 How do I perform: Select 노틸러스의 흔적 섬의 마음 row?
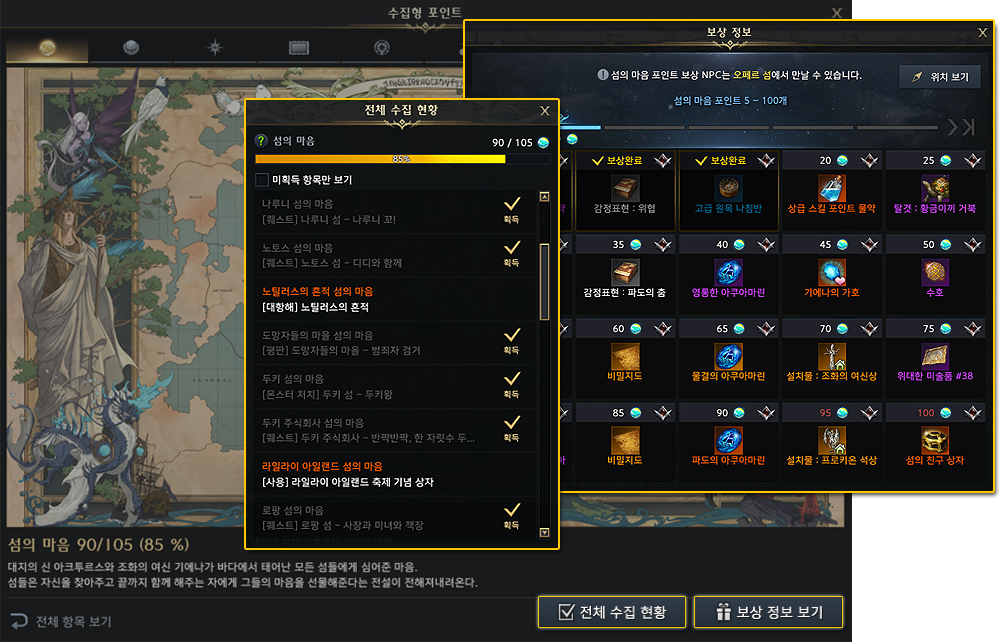click(x=395, y=298)
